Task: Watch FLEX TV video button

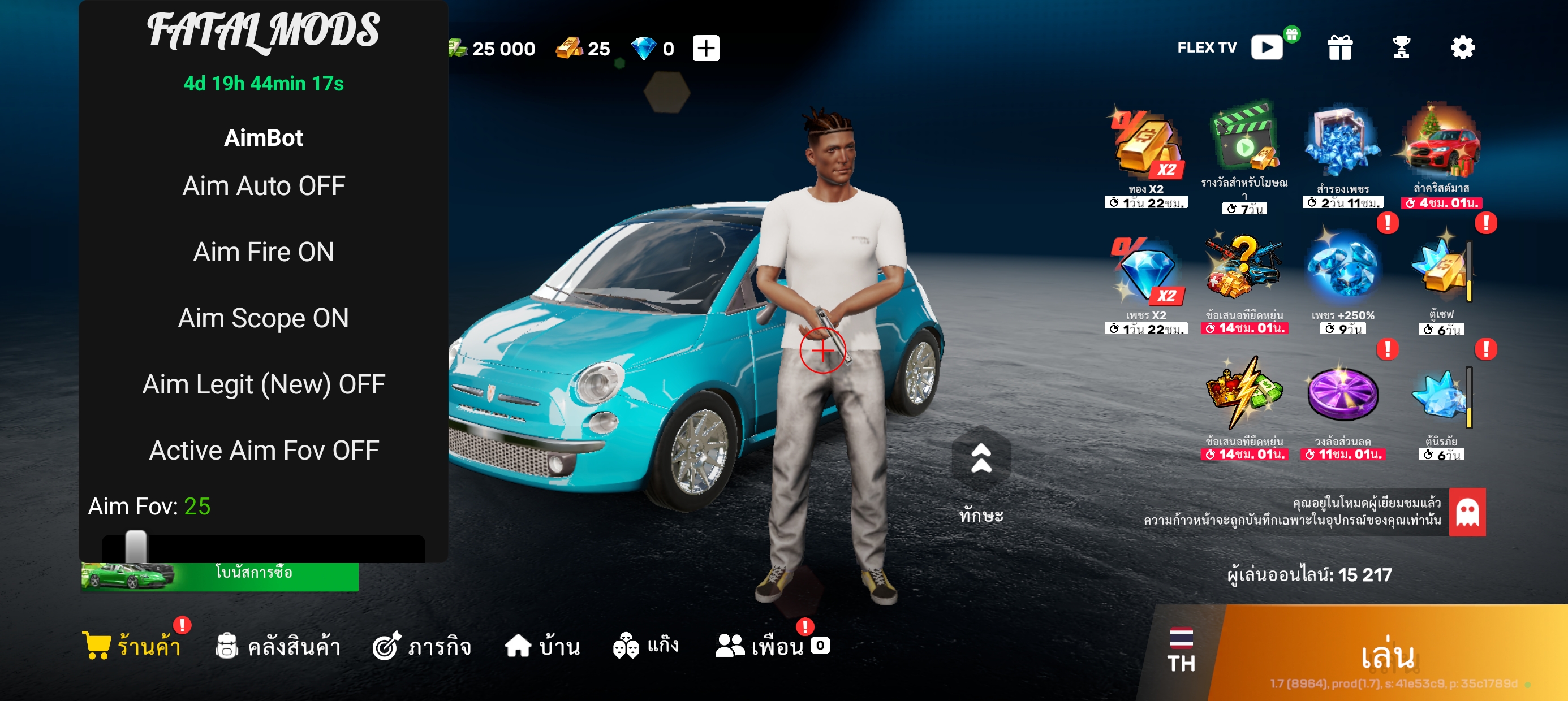Action: click(x=1267, y=47)
